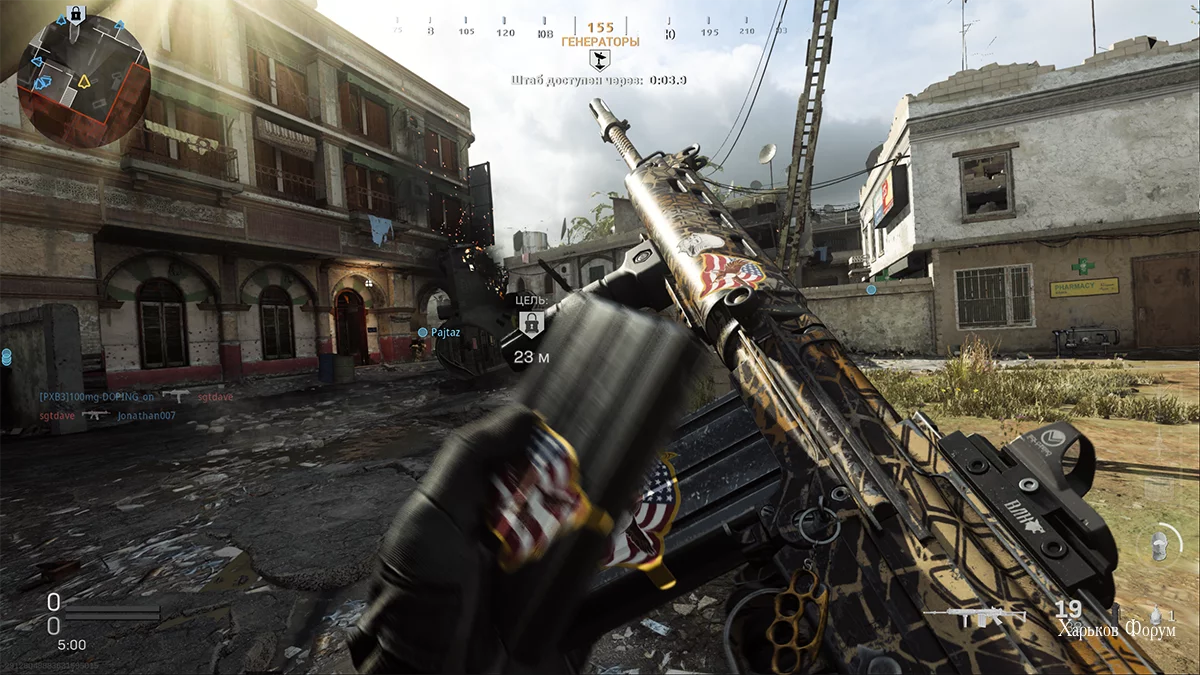Click the circular minimap
Screen dimensions: 1200x675
pos(84,80)
